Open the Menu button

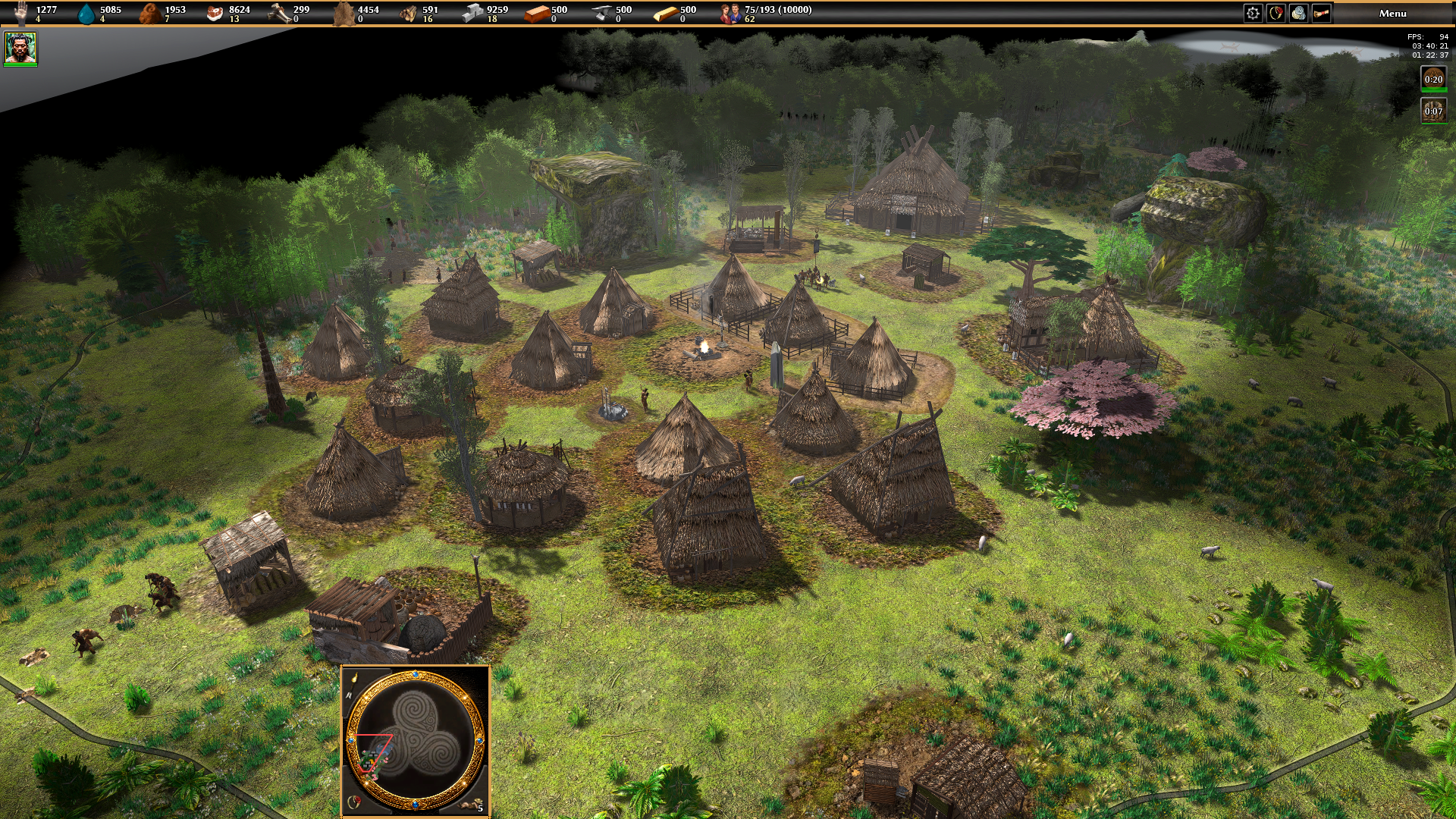1392,13
